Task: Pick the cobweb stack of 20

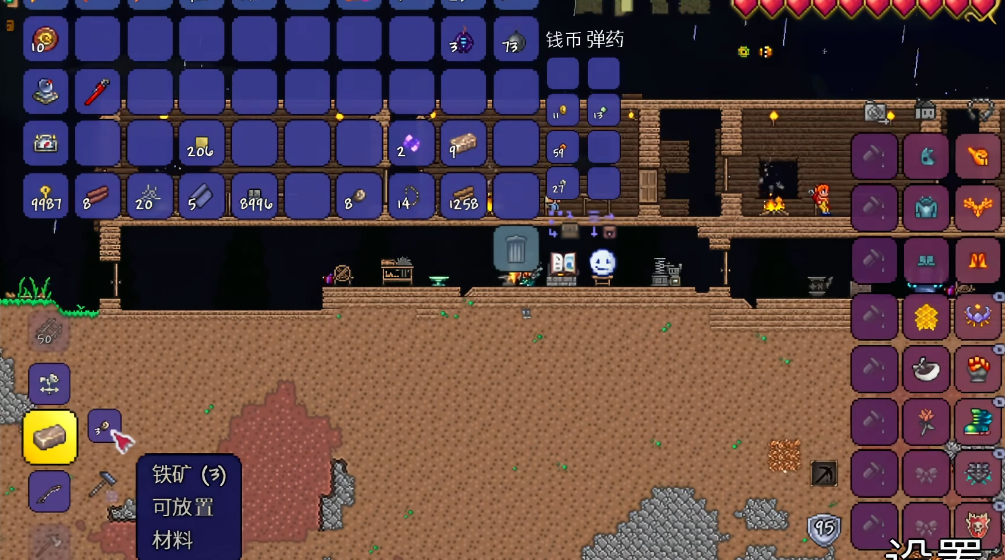Action: 150,196
